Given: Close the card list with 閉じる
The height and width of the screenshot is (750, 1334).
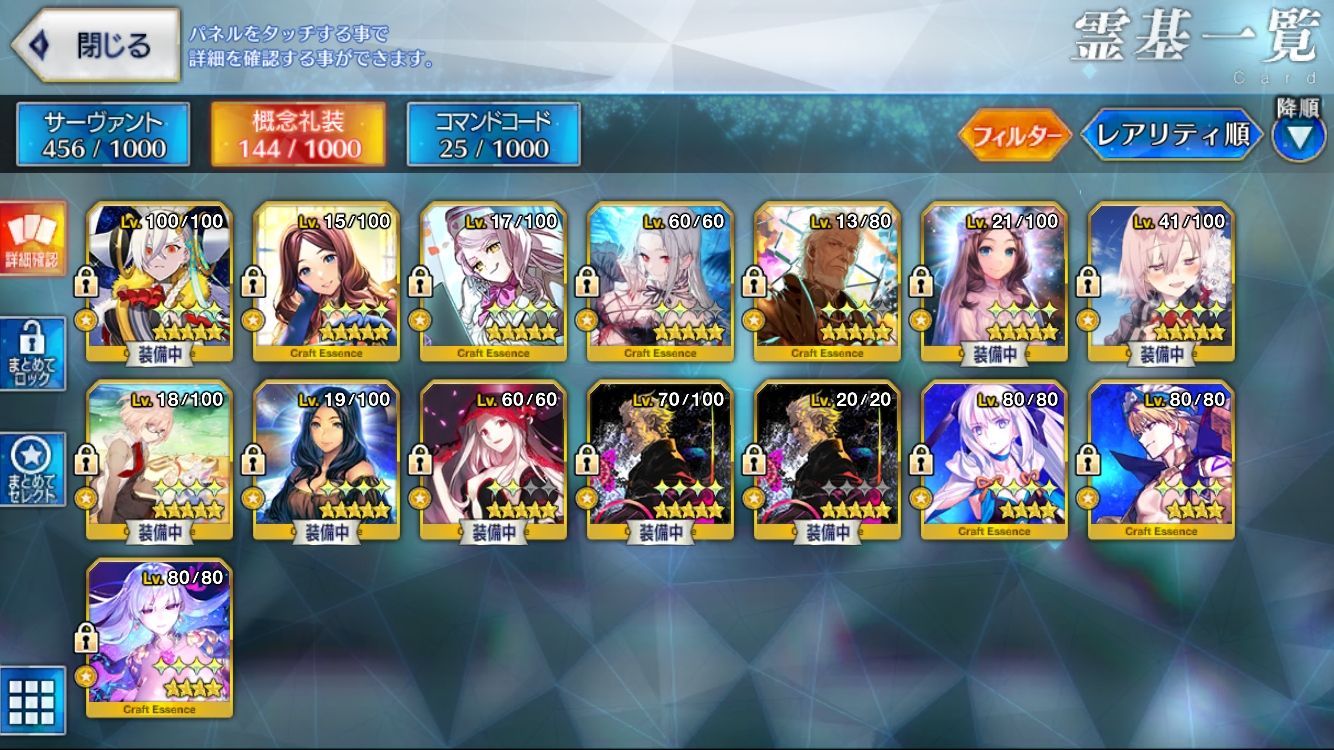Looking at the screenshot, I should point(96,46).
